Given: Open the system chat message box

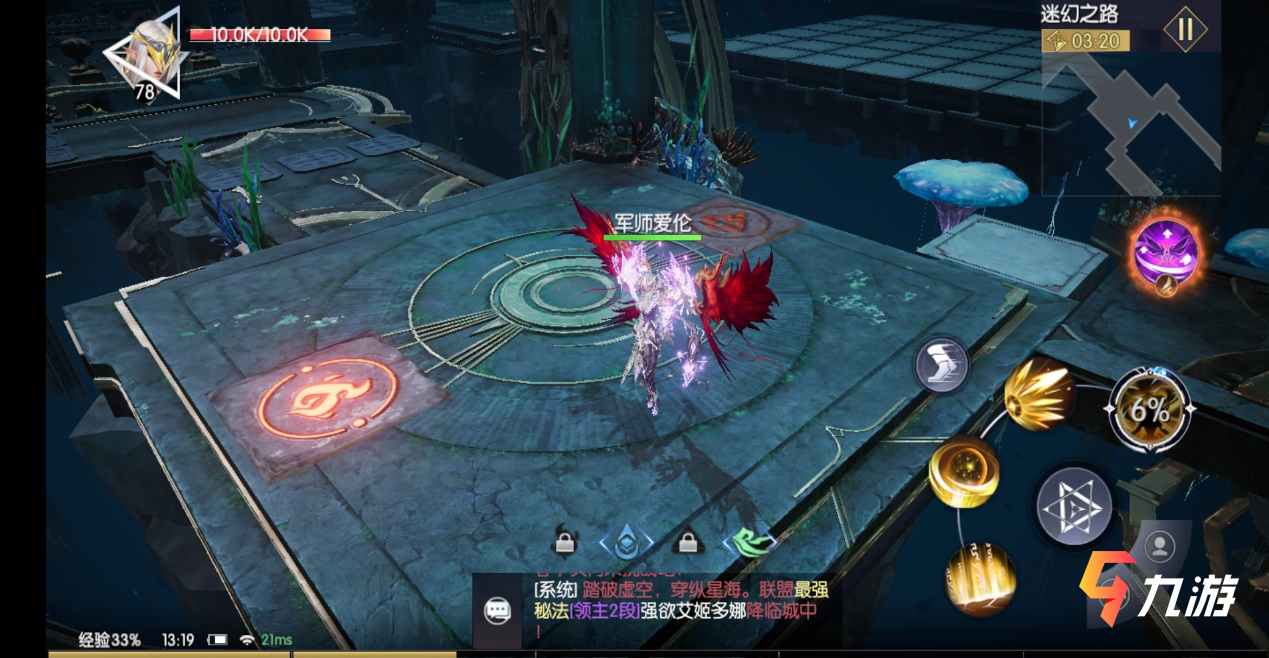Looking at the screenshot, I should pos(680,609).
